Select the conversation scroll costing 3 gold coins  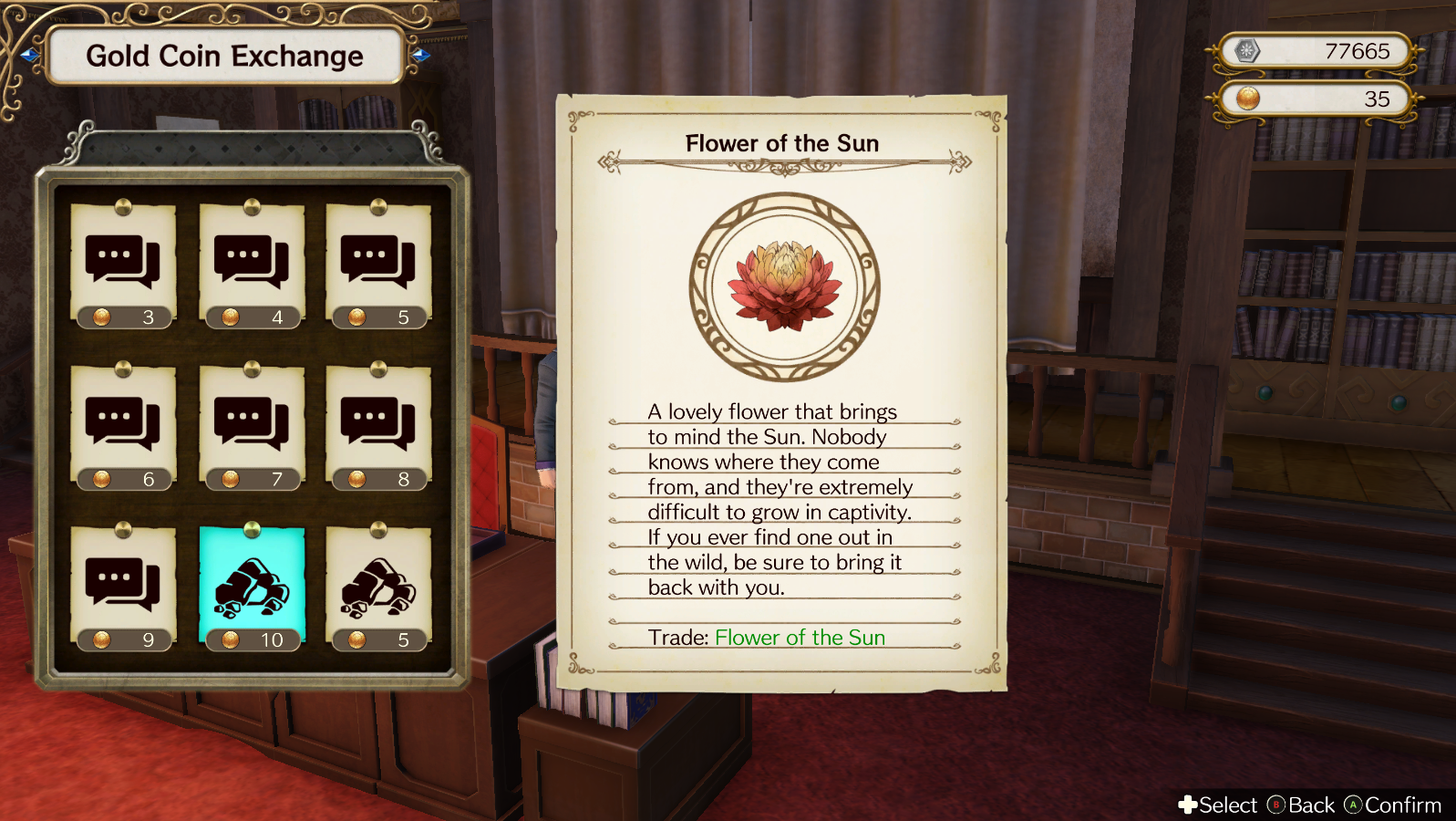pos(123,265)
